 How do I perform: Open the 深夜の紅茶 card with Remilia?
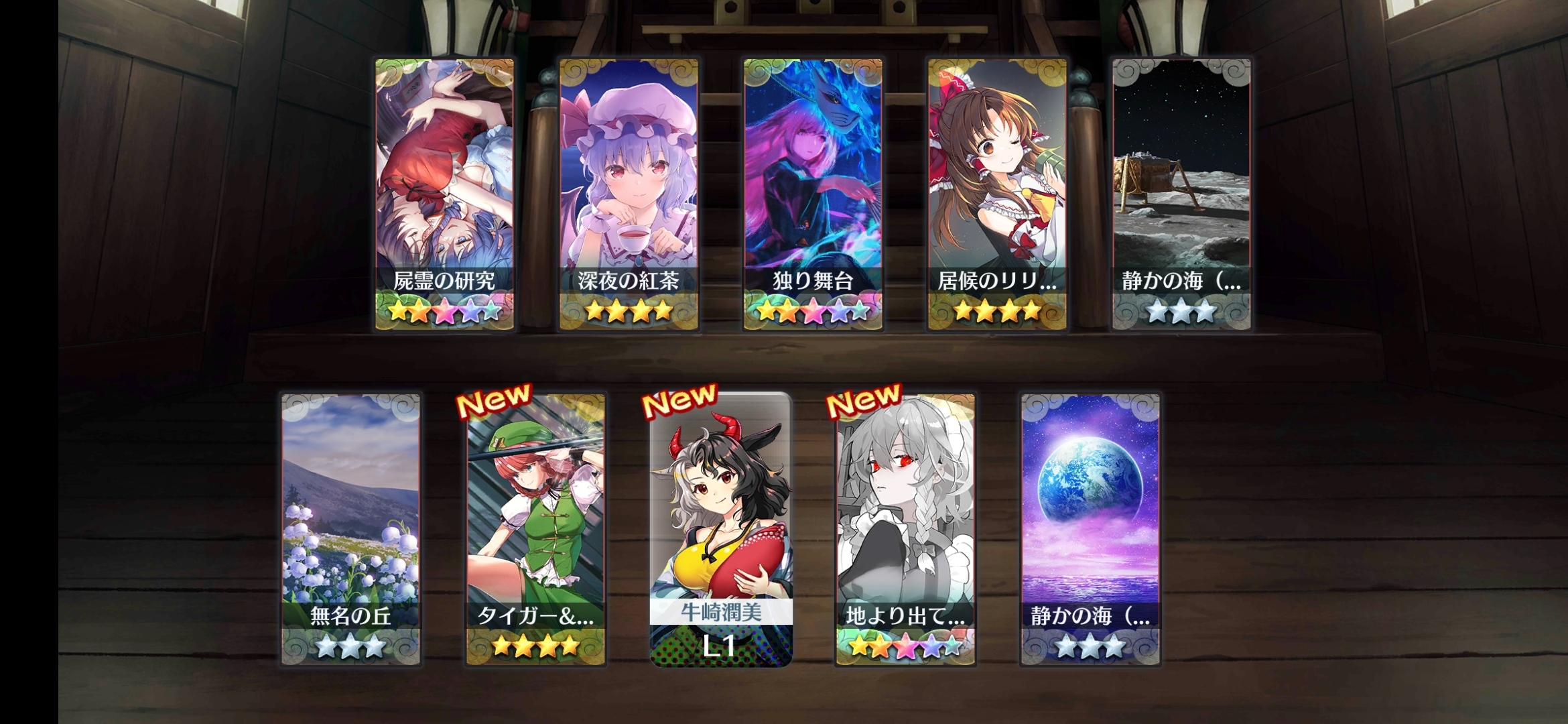click(629, 194)
